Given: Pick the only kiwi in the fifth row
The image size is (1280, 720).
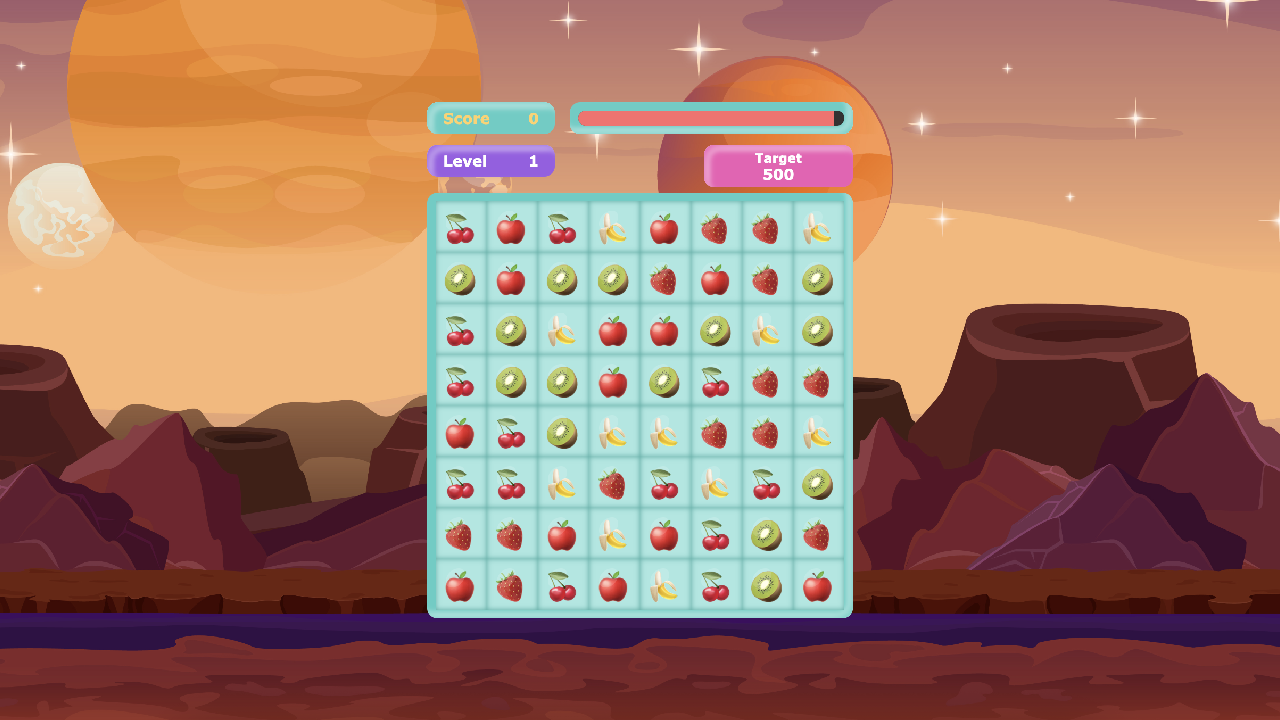Looking at the screenshot, I should coord(562,433).
